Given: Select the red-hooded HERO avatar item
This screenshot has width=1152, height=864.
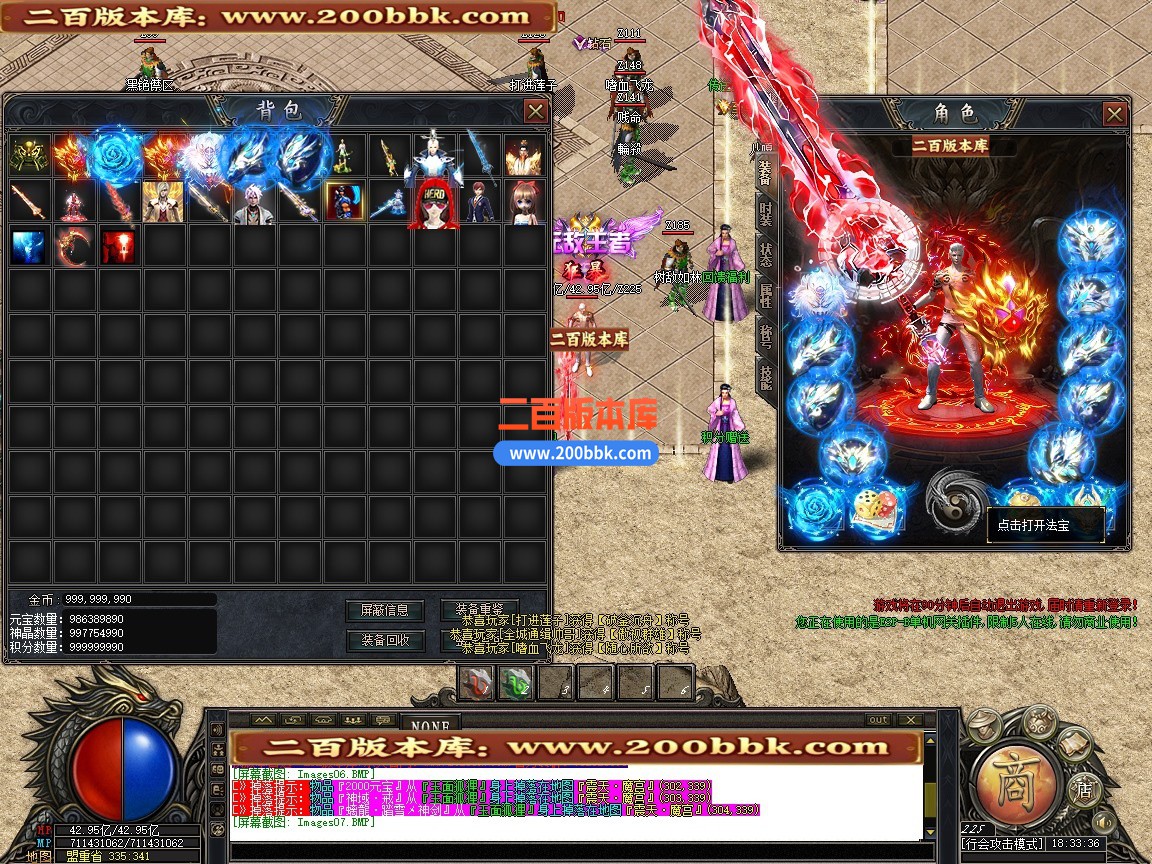Looking at the screenshot, I should click(432, 203).
